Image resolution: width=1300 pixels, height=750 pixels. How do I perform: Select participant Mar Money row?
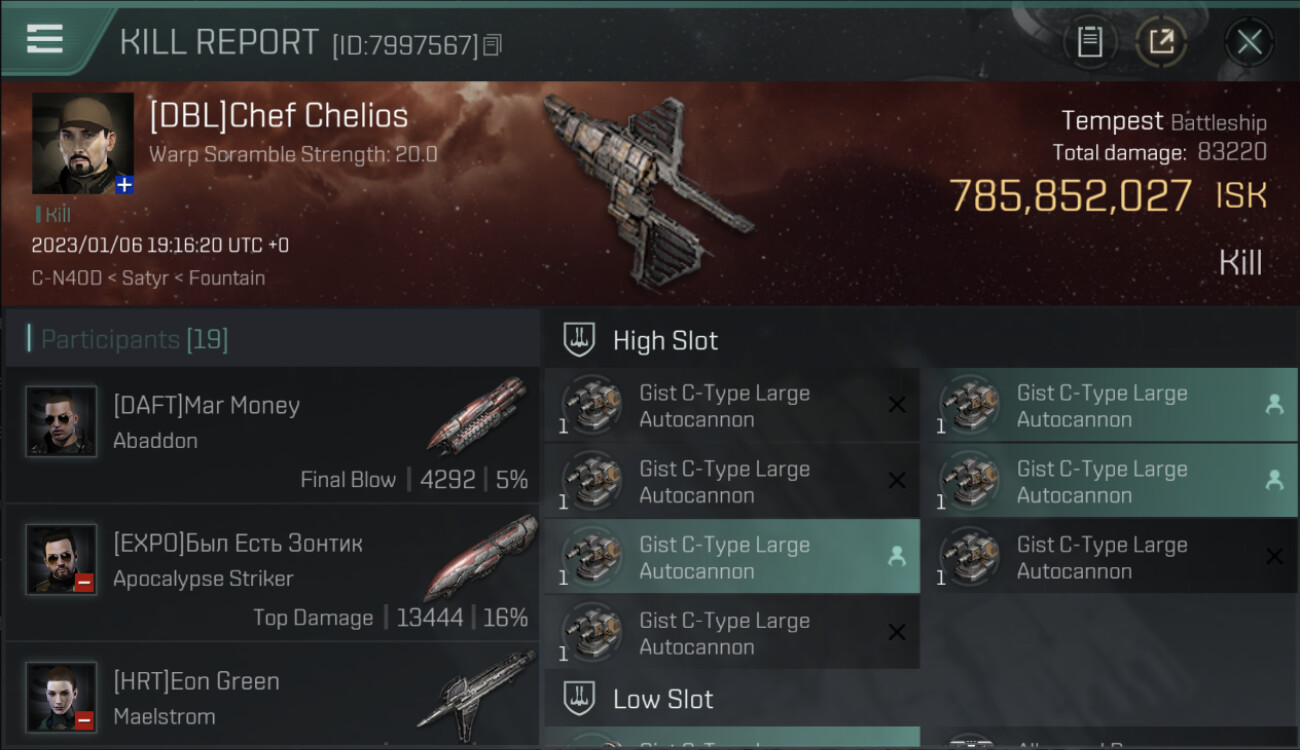click(272, 434)
